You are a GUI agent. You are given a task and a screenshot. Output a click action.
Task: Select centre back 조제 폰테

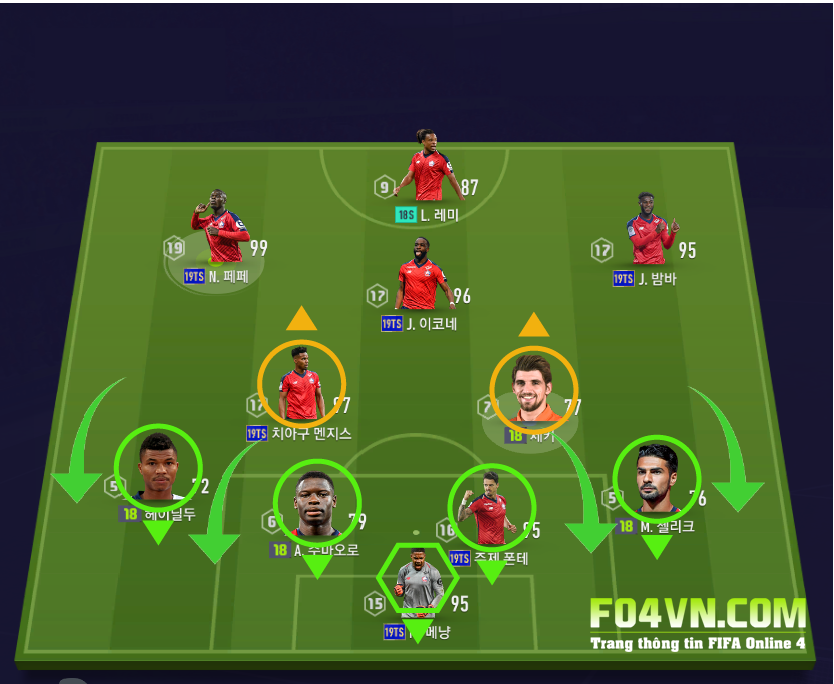(x=491, y=507)
